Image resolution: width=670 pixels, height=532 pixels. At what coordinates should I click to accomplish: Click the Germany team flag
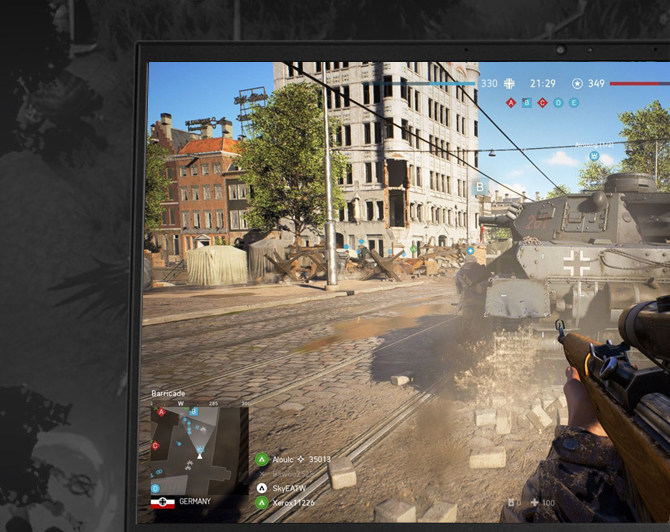[162, 502]
